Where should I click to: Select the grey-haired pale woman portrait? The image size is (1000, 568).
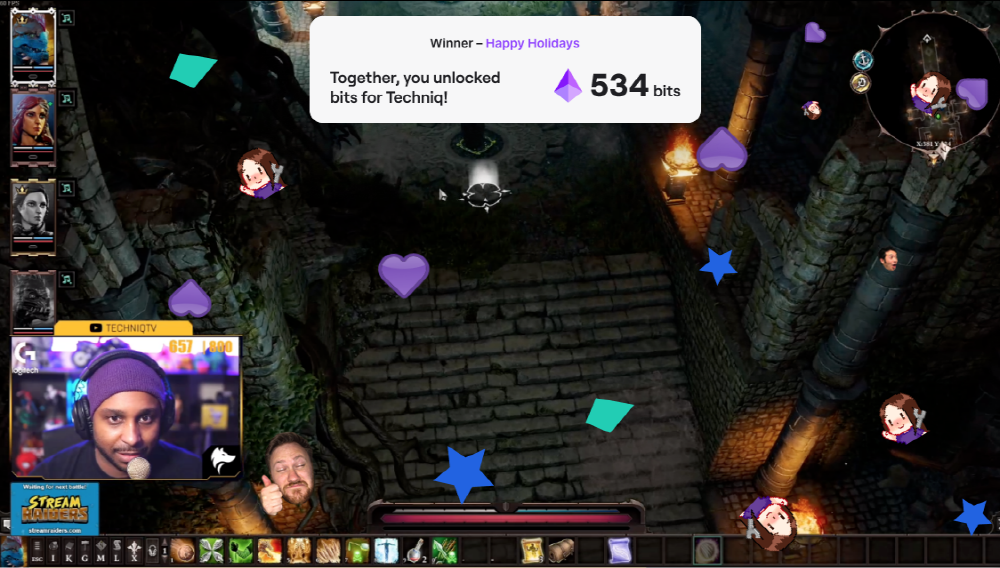pyautogui.click(x=32, y=212)
